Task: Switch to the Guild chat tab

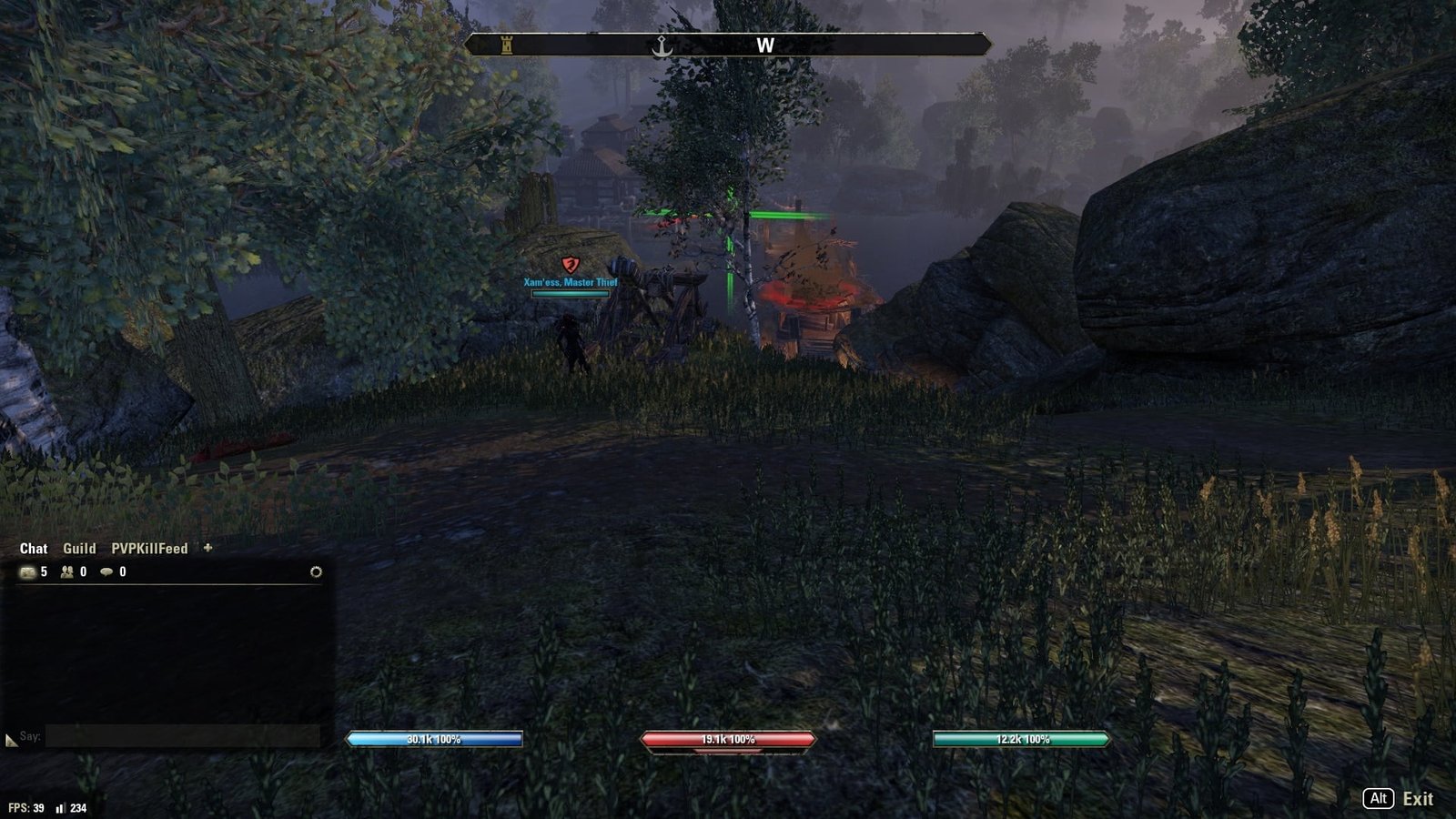Action: 79,549
